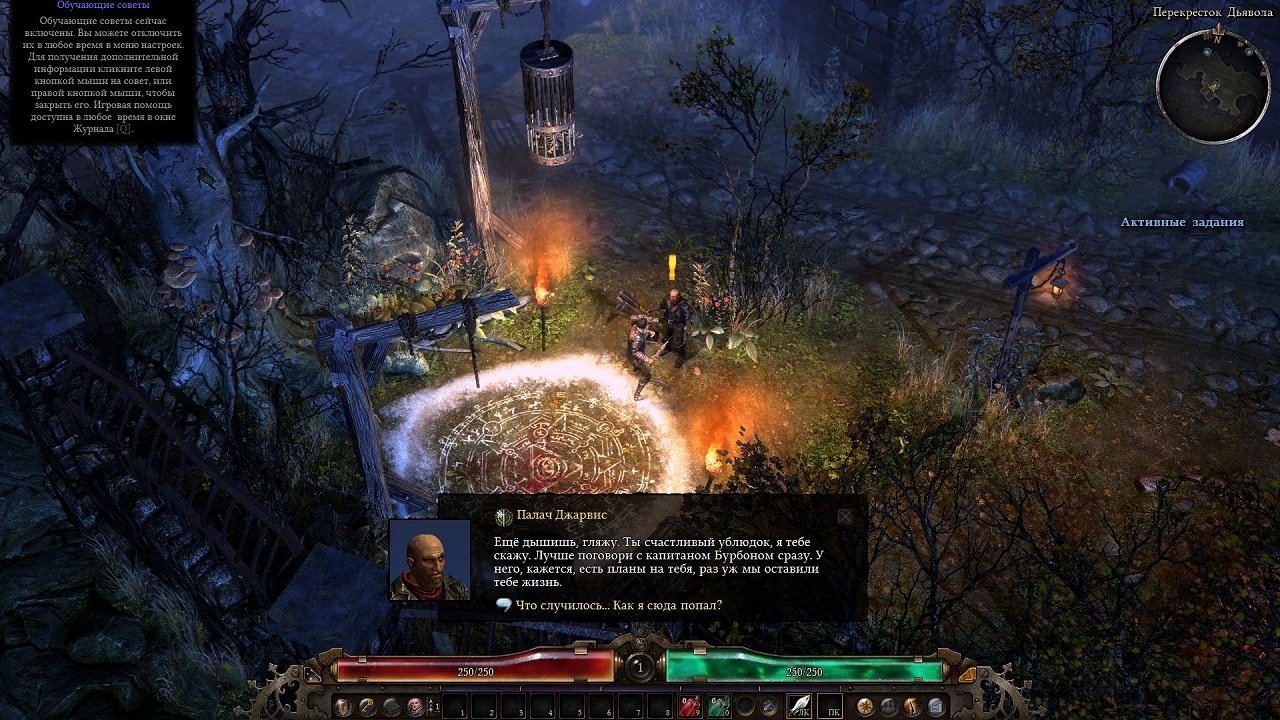Select the ЛК weapon set icon
This screenshot has height=720, width=1280.
click(x=801, y=704)
